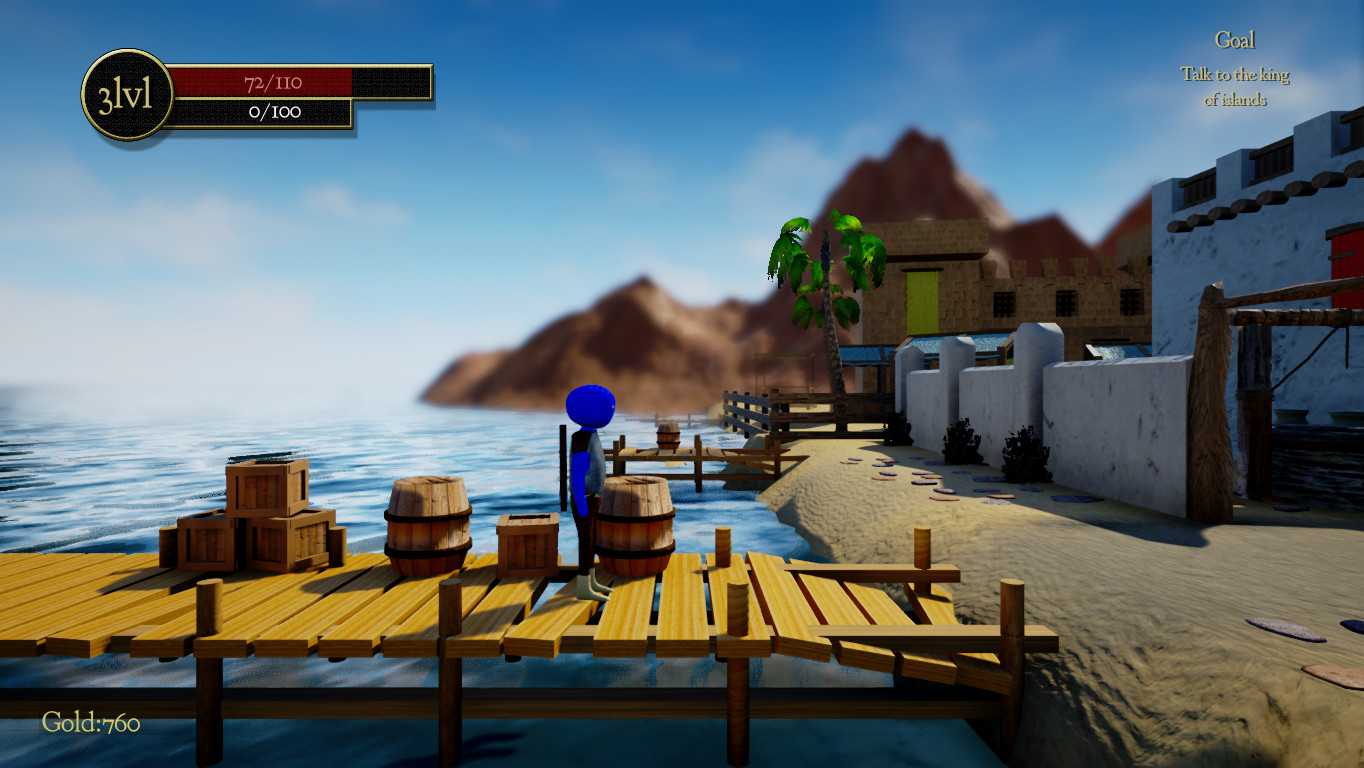Select the 3lvl level badge

tap(126, 95)
